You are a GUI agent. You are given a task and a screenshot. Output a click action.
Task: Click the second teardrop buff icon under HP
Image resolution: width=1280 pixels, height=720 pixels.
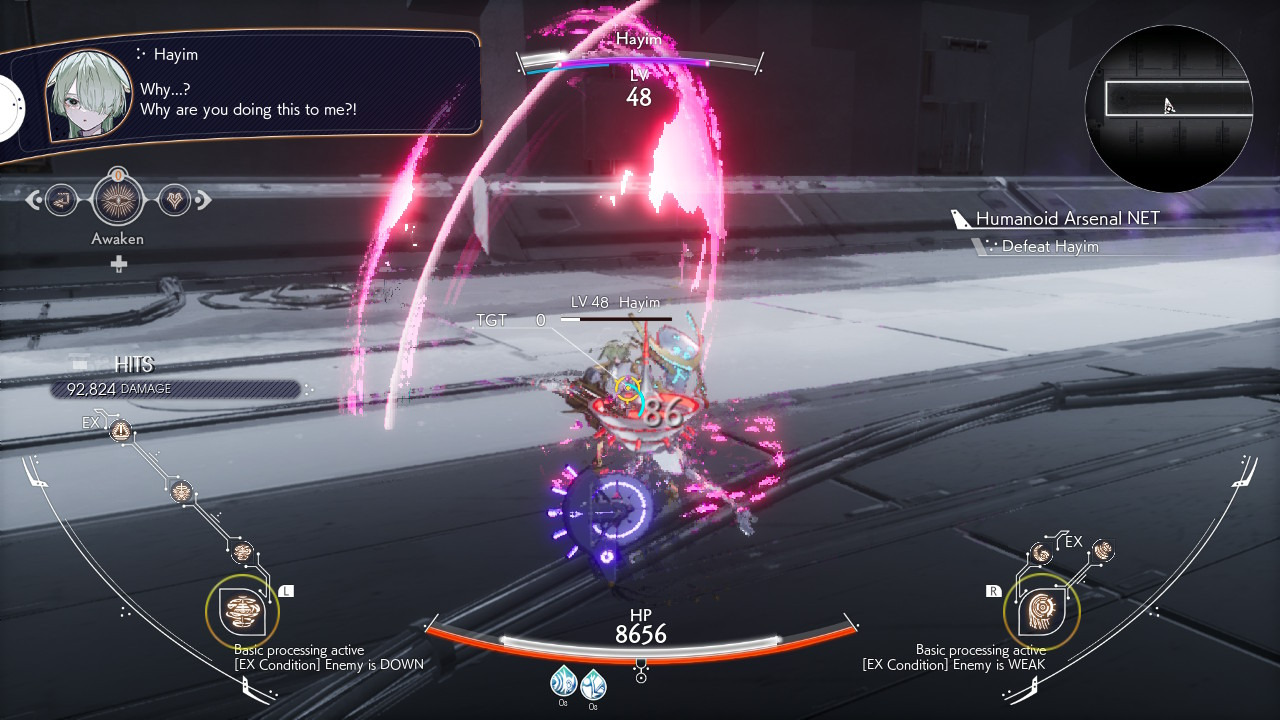coord(593,684)
